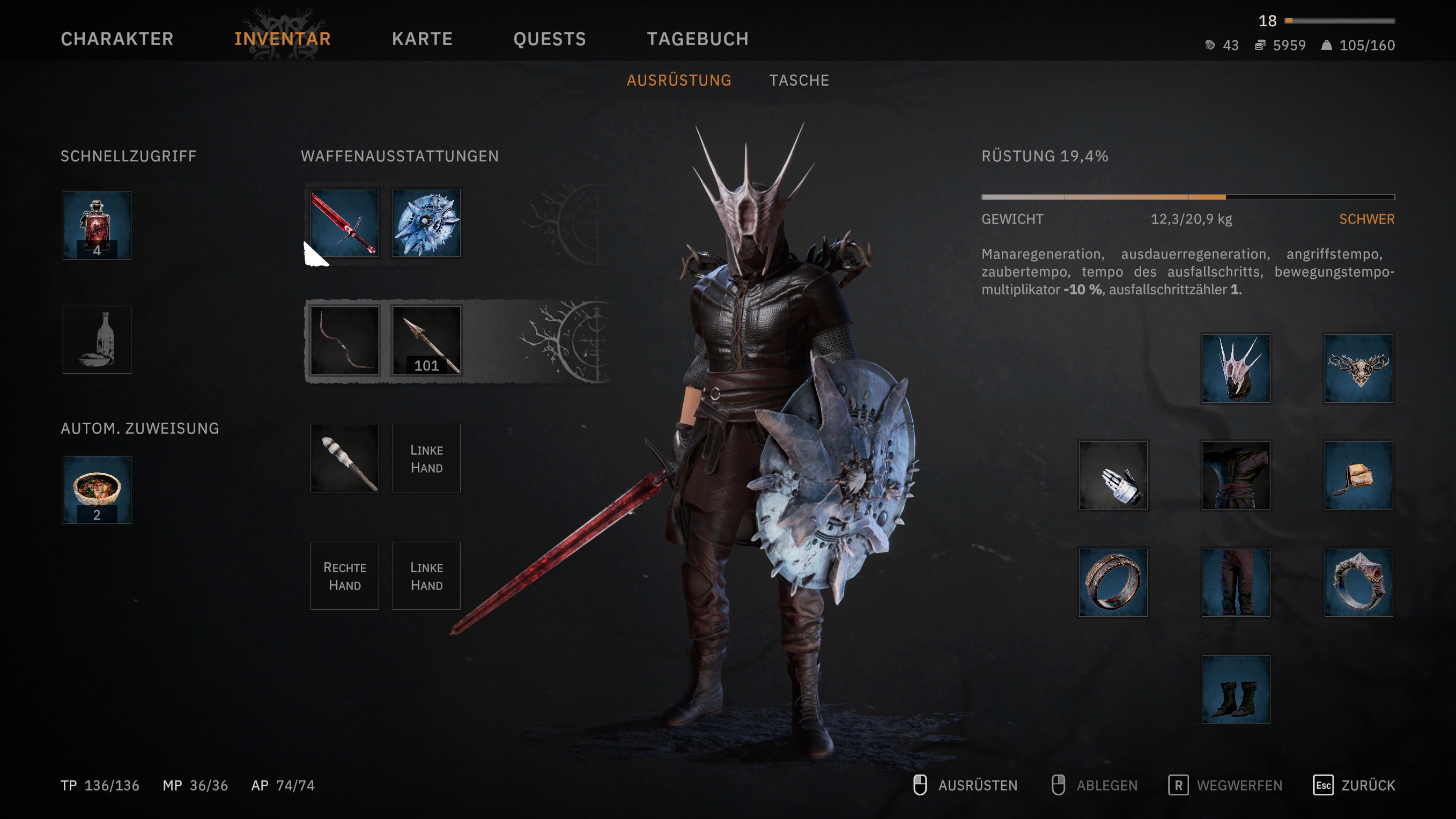Switch to the Karte tab
Image resolution: width=1456 pixels, height=819 pixels.
click(422, 39)
